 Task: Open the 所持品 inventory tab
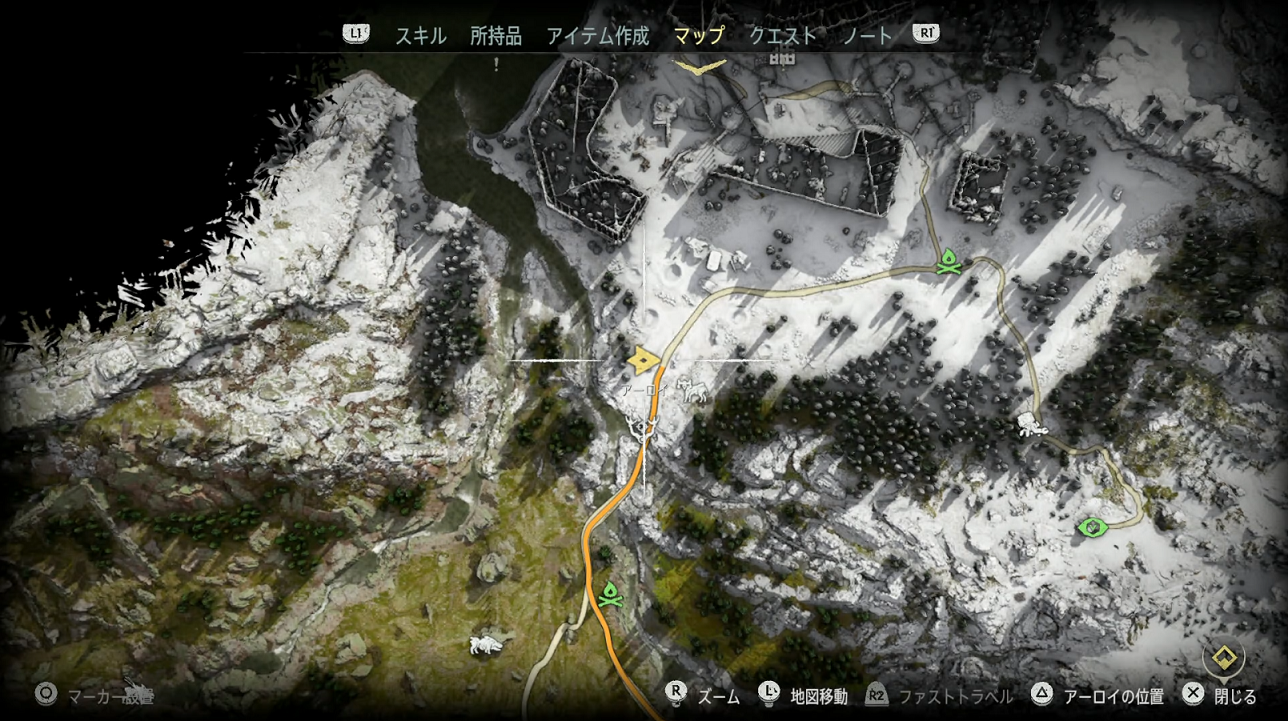(x=496, y=36)
